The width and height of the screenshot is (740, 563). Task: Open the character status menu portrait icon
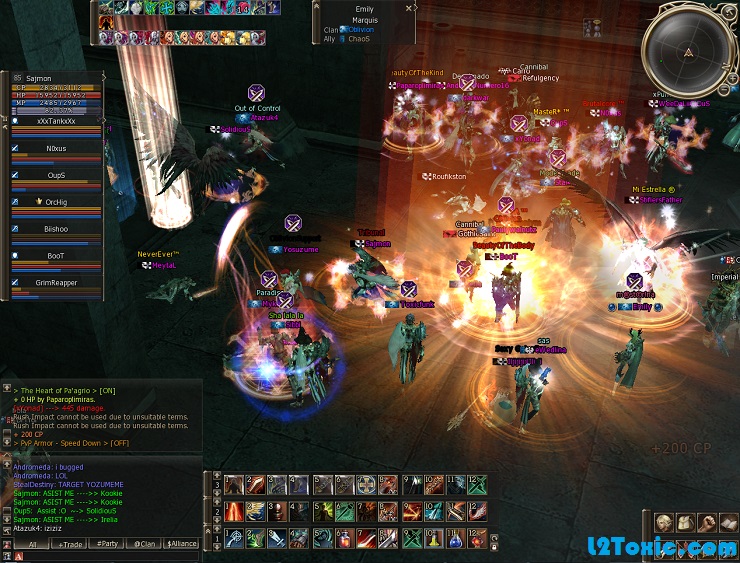point(663,523)
